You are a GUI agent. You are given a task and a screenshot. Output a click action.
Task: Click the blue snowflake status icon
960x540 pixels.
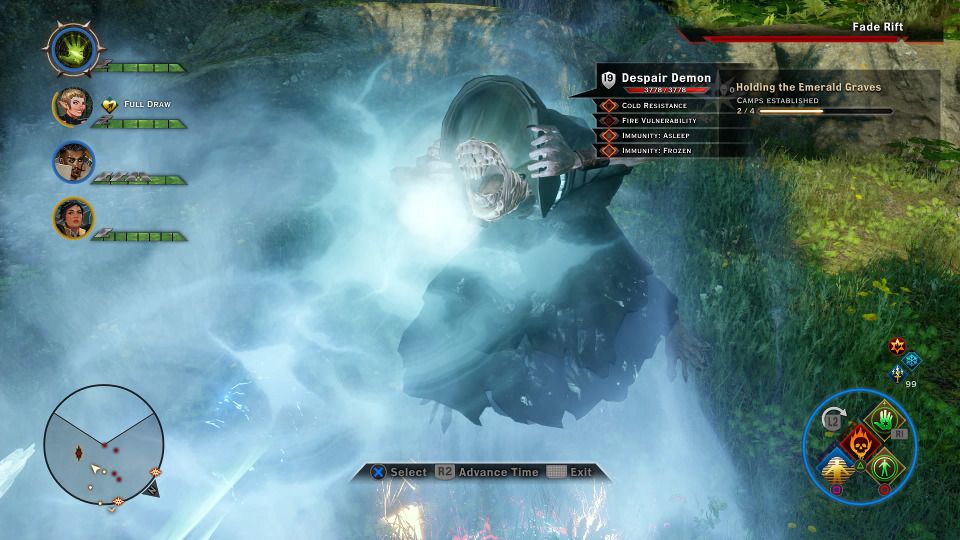[911, 359]
